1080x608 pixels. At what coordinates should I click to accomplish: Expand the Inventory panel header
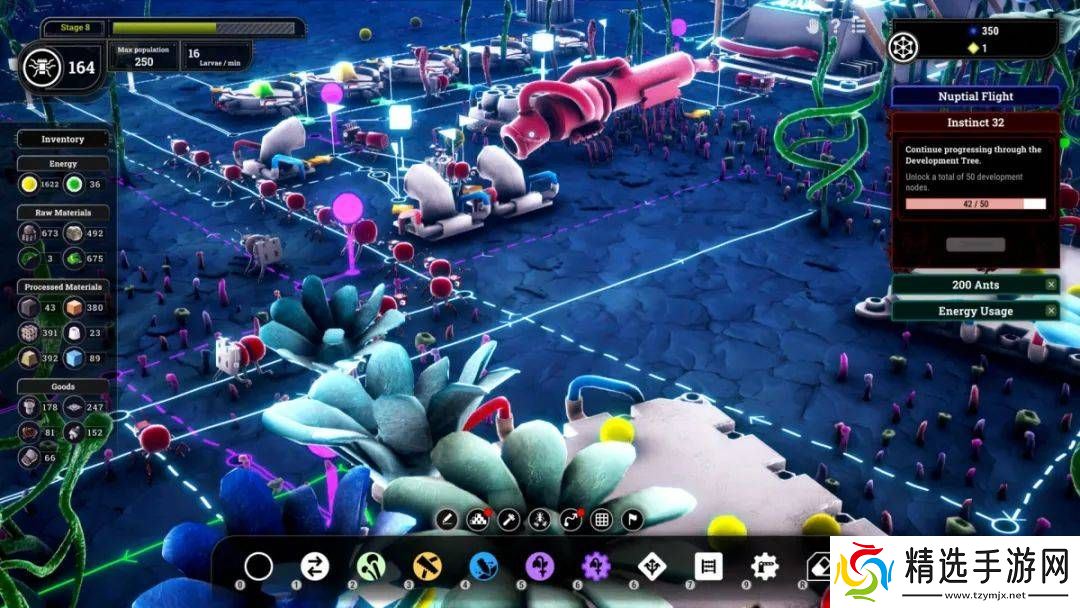(x=62, y=140)
